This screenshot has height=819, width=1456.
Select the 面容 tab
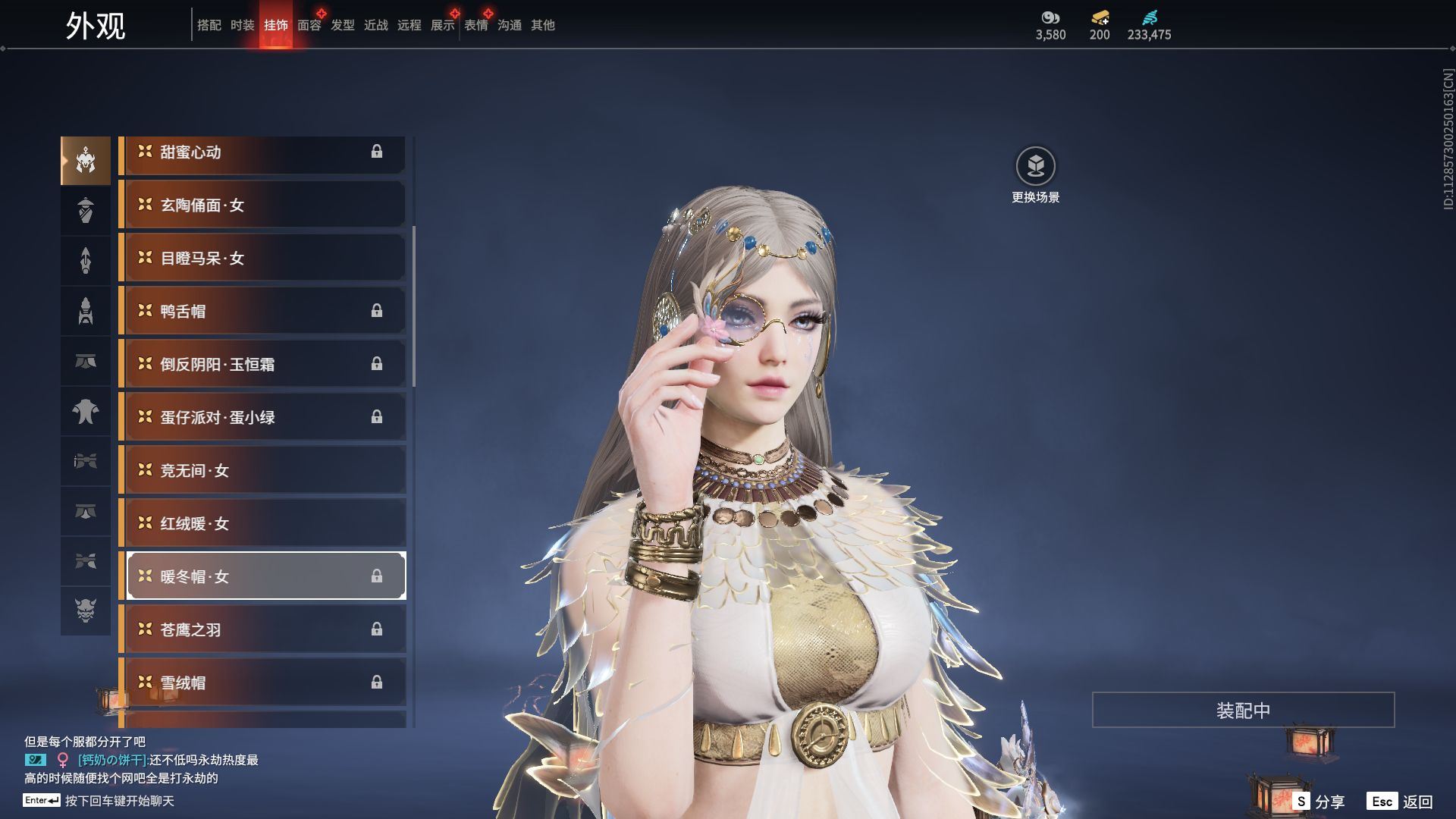click(x=309, y=25)
